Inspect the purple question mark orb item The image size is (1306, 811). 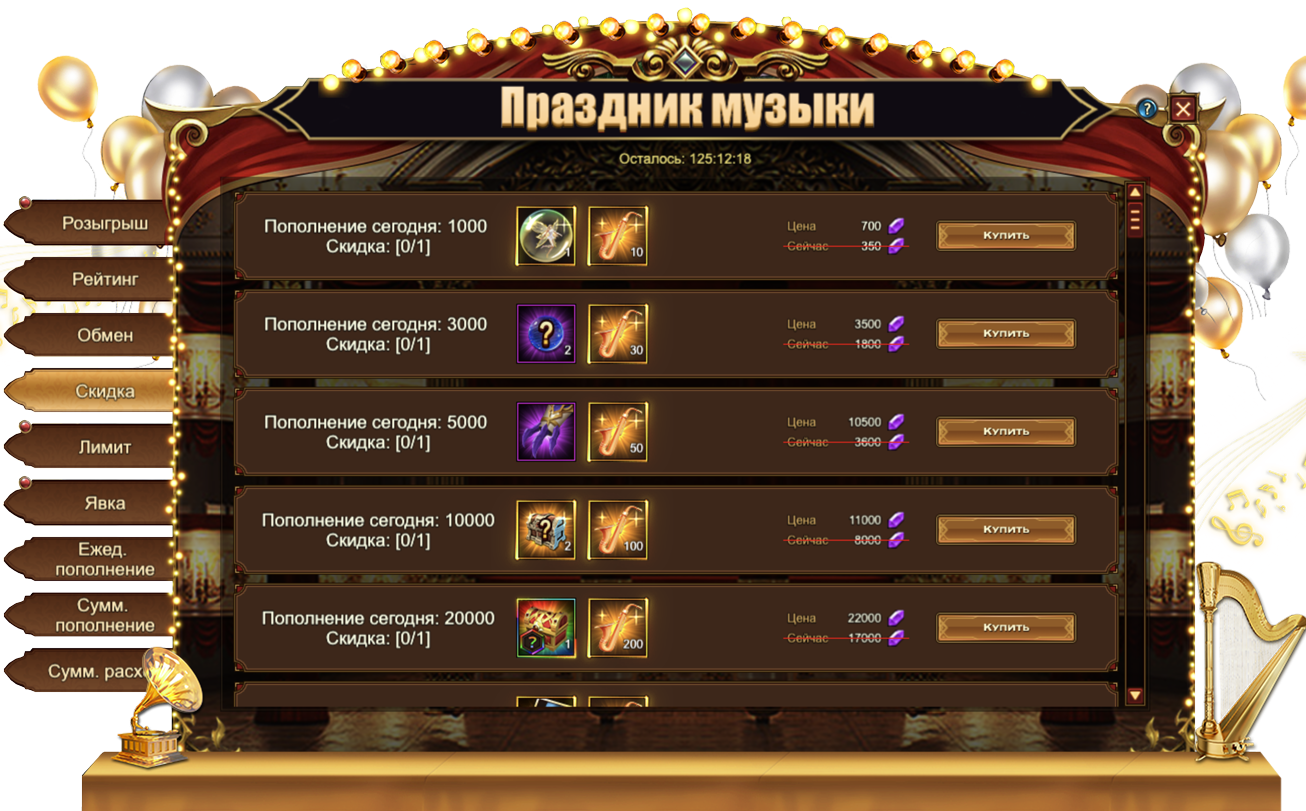tap(546, 334)
